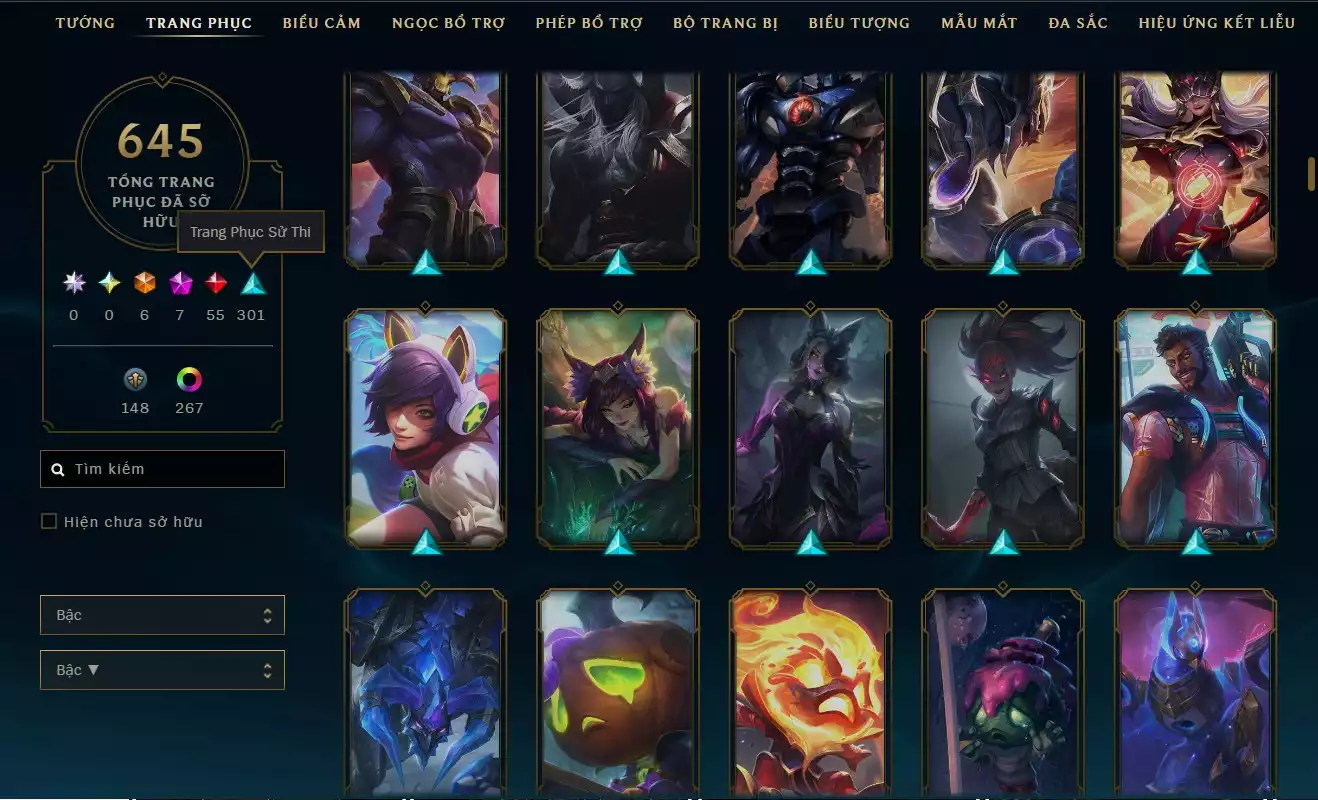Open the first Bậc dropdown
The width and height of the screenshot is (1318, 800).
(x=162, y=615)
